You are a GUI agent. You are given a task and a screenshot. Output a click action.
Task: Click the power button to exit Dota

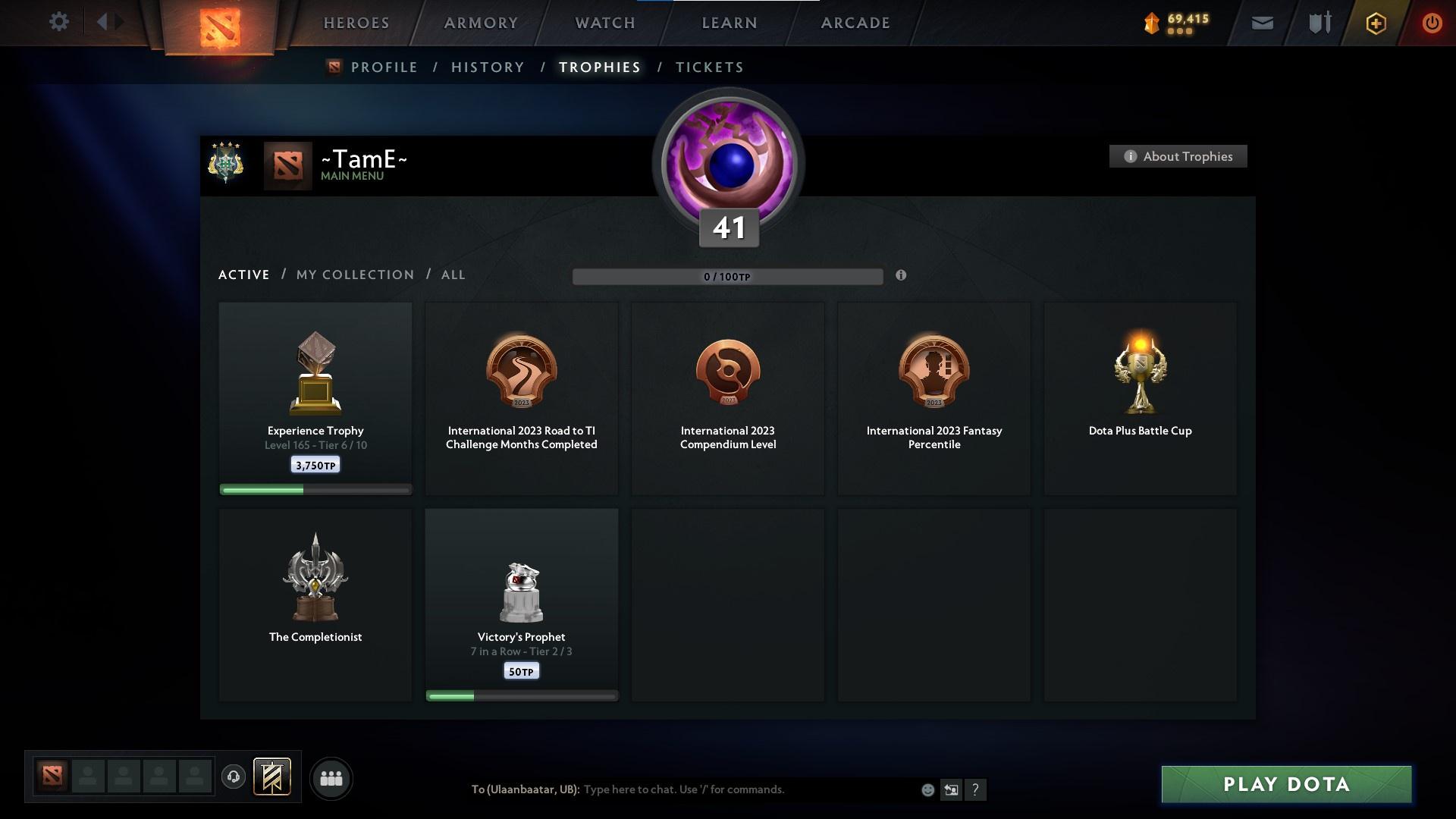[x=1432, y=23]
